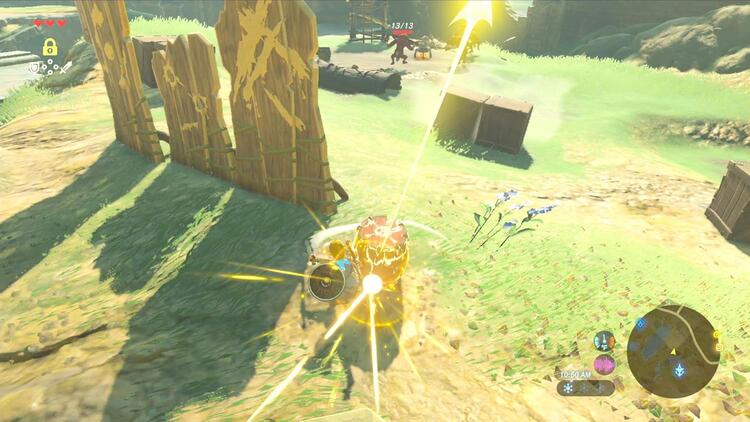Screen dimensions: 750x422
Task: Select the sword quick-slot icon
Action: [x=65, y=67]
